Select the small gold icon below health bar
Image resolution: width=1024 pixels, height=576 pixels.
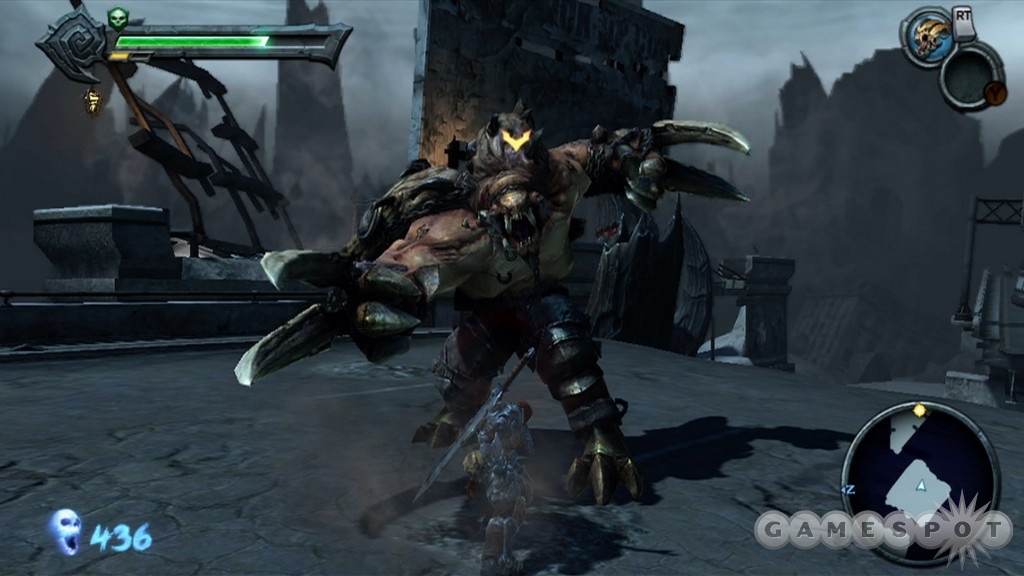93,100
